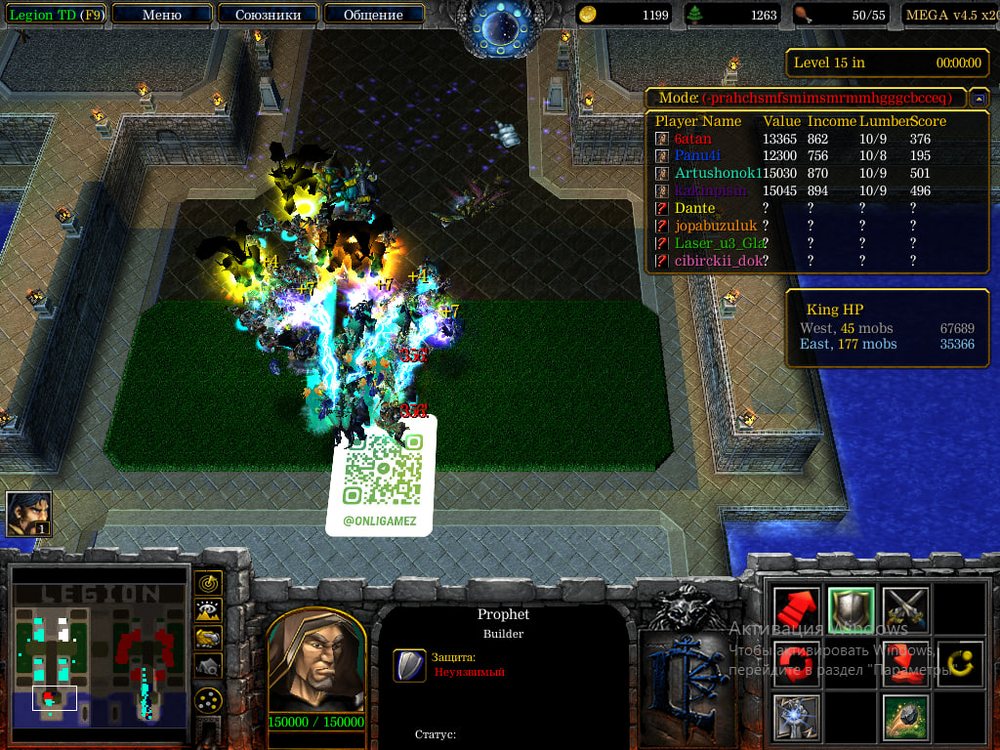Screen dimensions: 1000x750
Task: Toggle ally color mode on the minimap
Action: pyautogui.click(x=208, y=637)
